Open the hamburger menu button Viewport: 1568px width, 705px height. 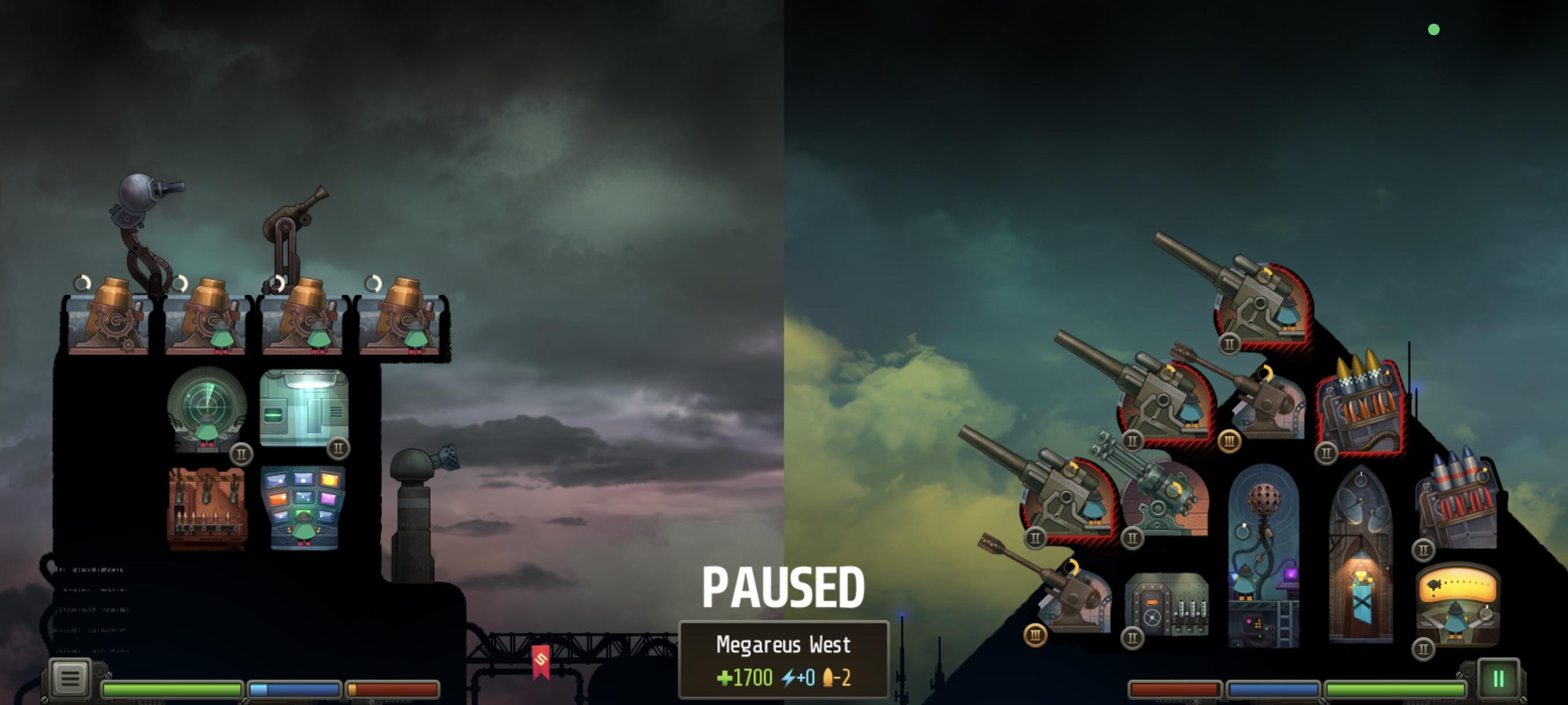point(70,678)
